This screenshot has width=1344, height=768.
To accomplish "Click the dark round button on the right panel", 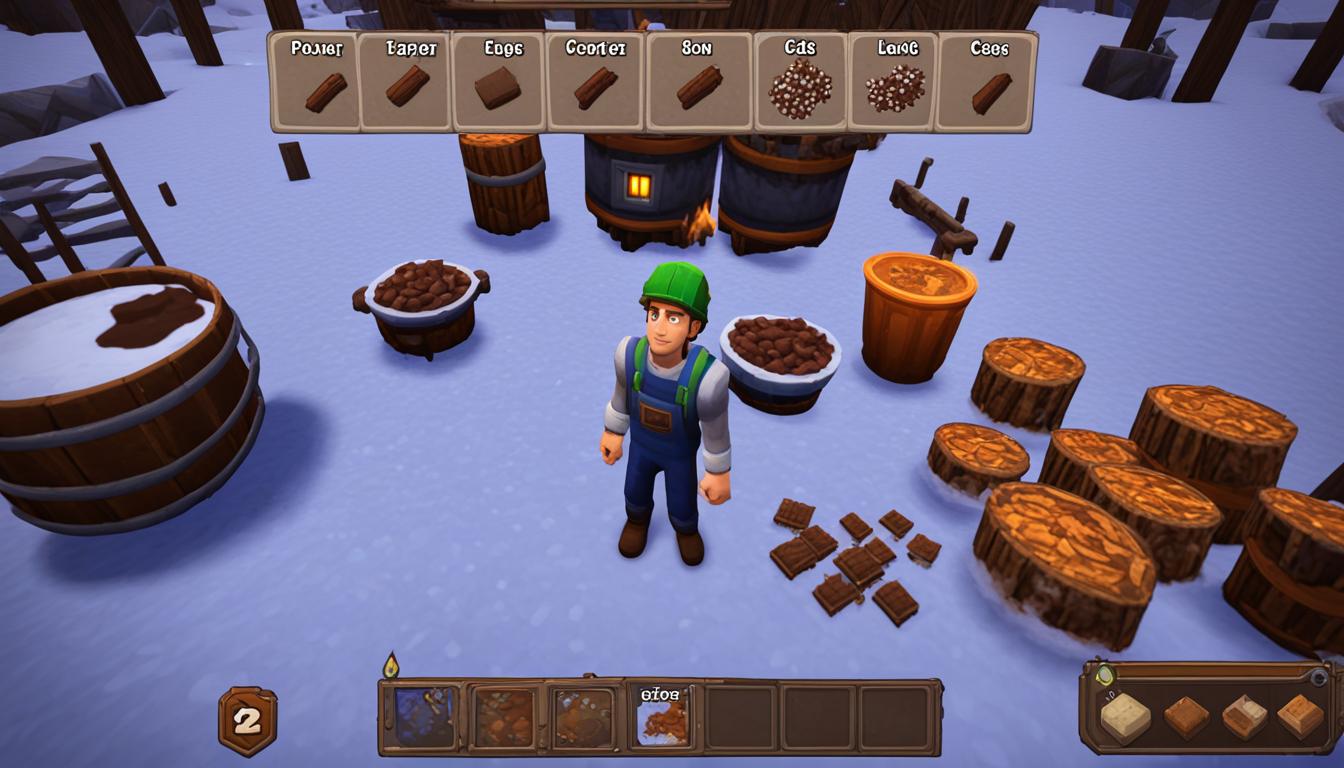I will click(x=1318, y=677).
